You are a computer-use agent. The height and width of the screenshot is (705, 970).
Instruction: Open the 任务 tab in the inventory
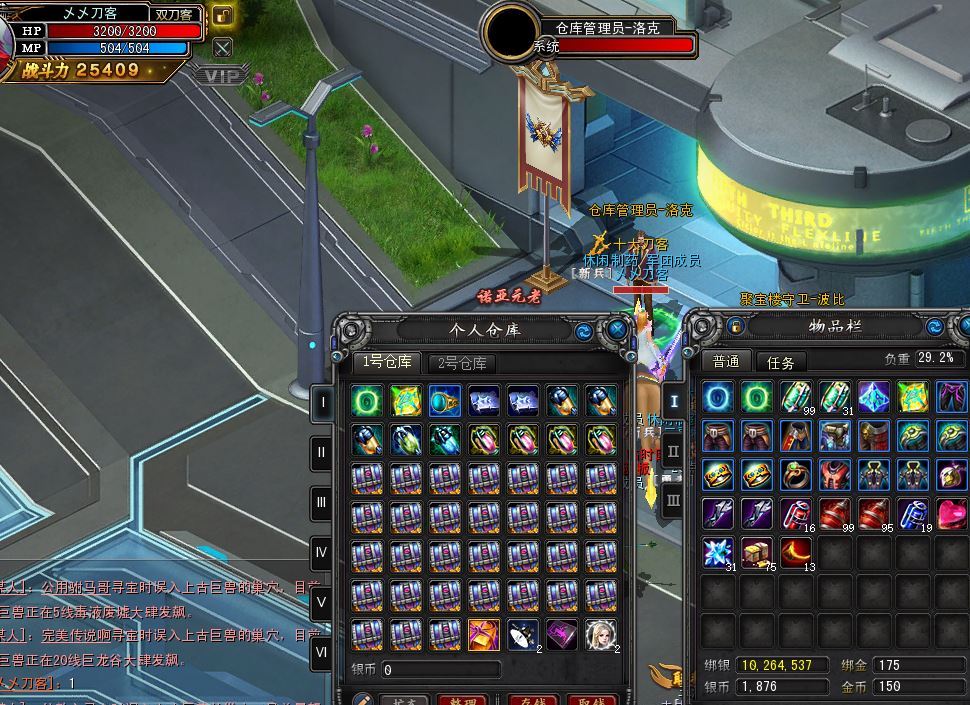point(781,362)
